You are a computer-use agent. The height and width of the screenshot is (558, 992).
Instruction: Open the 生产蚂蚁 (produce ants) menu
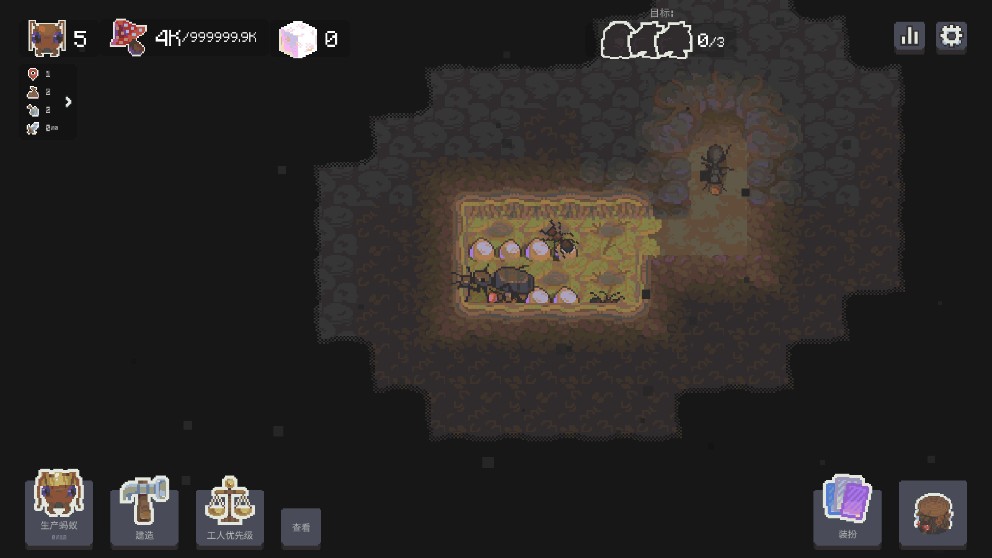[x=59, y=507]
